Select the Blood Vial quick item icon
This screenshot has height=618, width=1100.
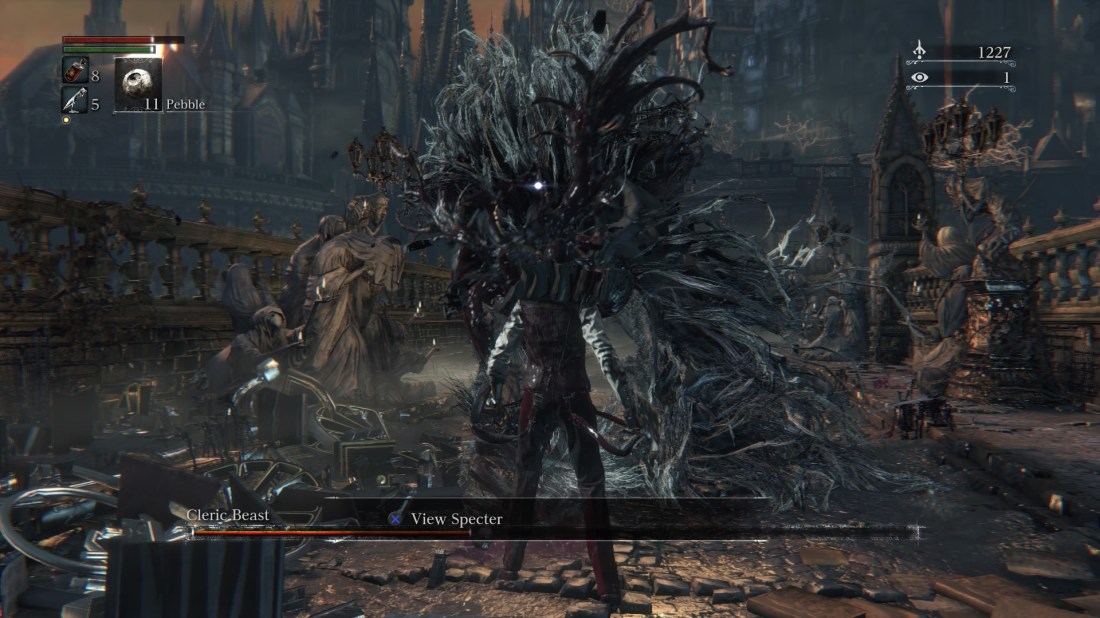point(75,72)
